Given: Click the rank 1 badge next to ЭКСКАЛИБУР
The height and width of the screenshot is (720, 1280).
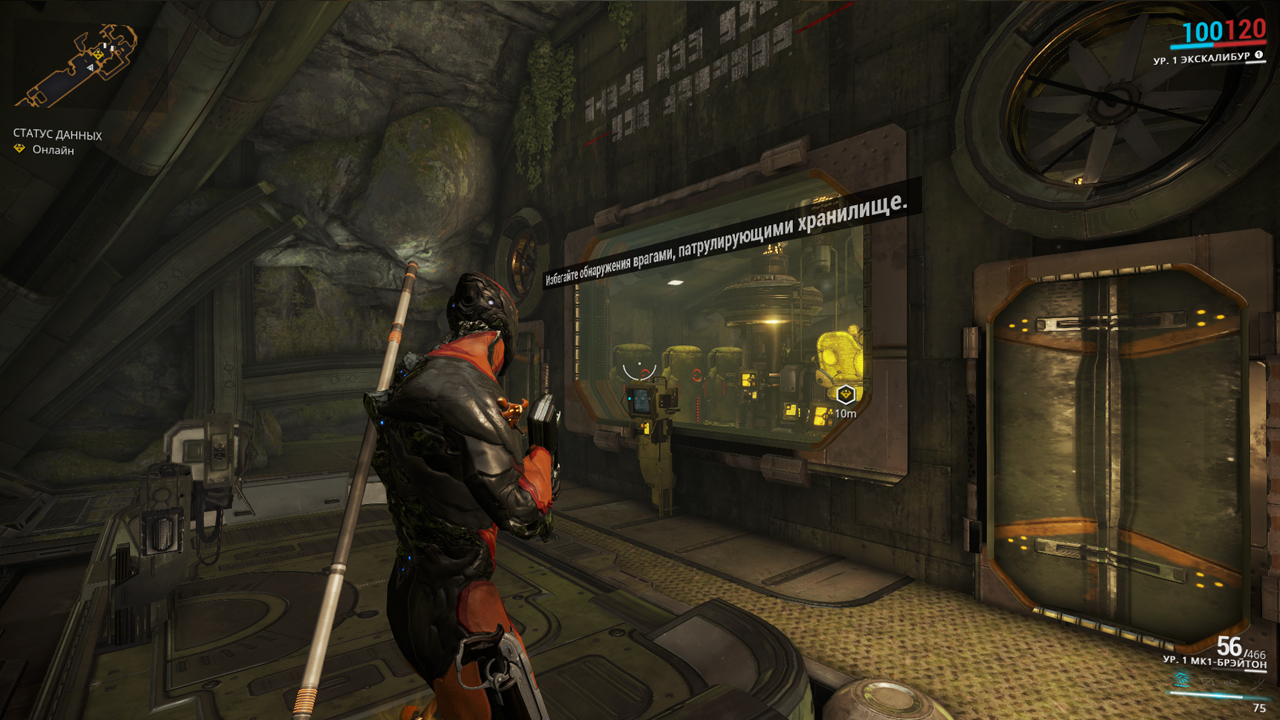Looking at the screenshot, I should click(x=1259, y=55).
